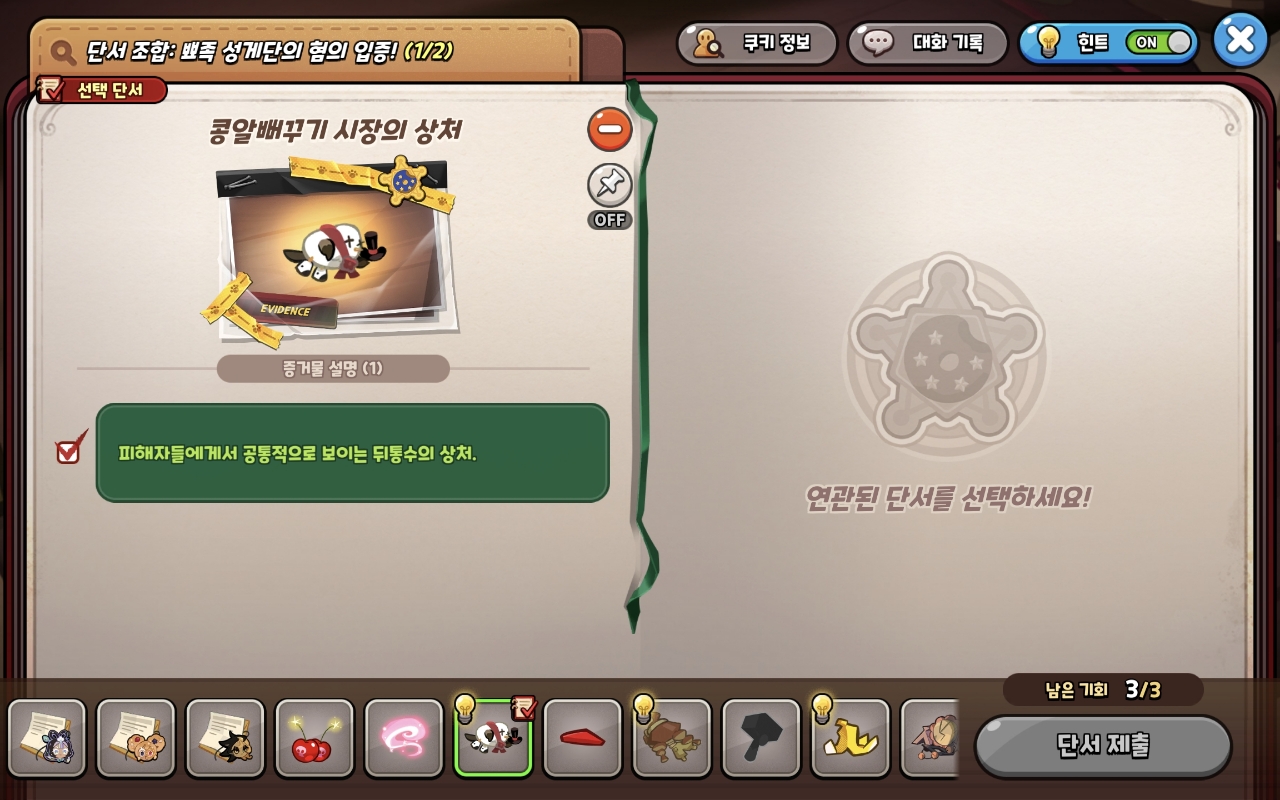
Task: Select the mayor wound photo thumbnail
Action: tap(333, 248)
